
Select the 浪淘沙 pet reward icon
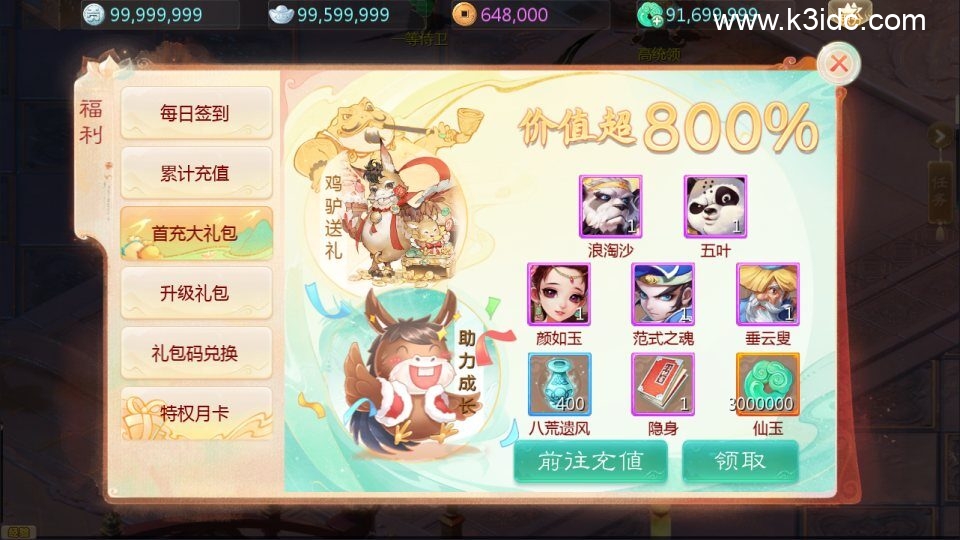coord(610,206)
